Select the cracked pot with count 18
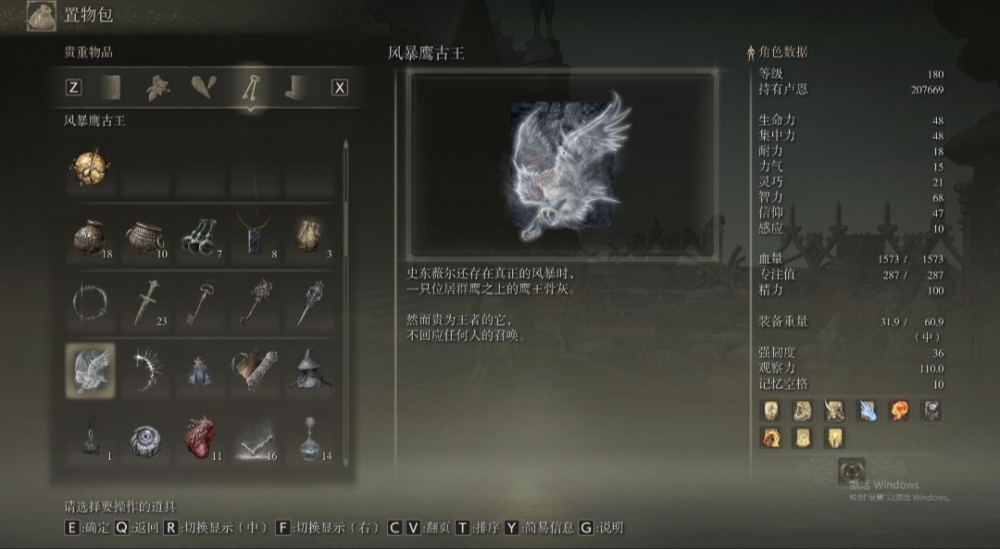Viewport: 1000px width, 549px height. [x=90, y=236]
